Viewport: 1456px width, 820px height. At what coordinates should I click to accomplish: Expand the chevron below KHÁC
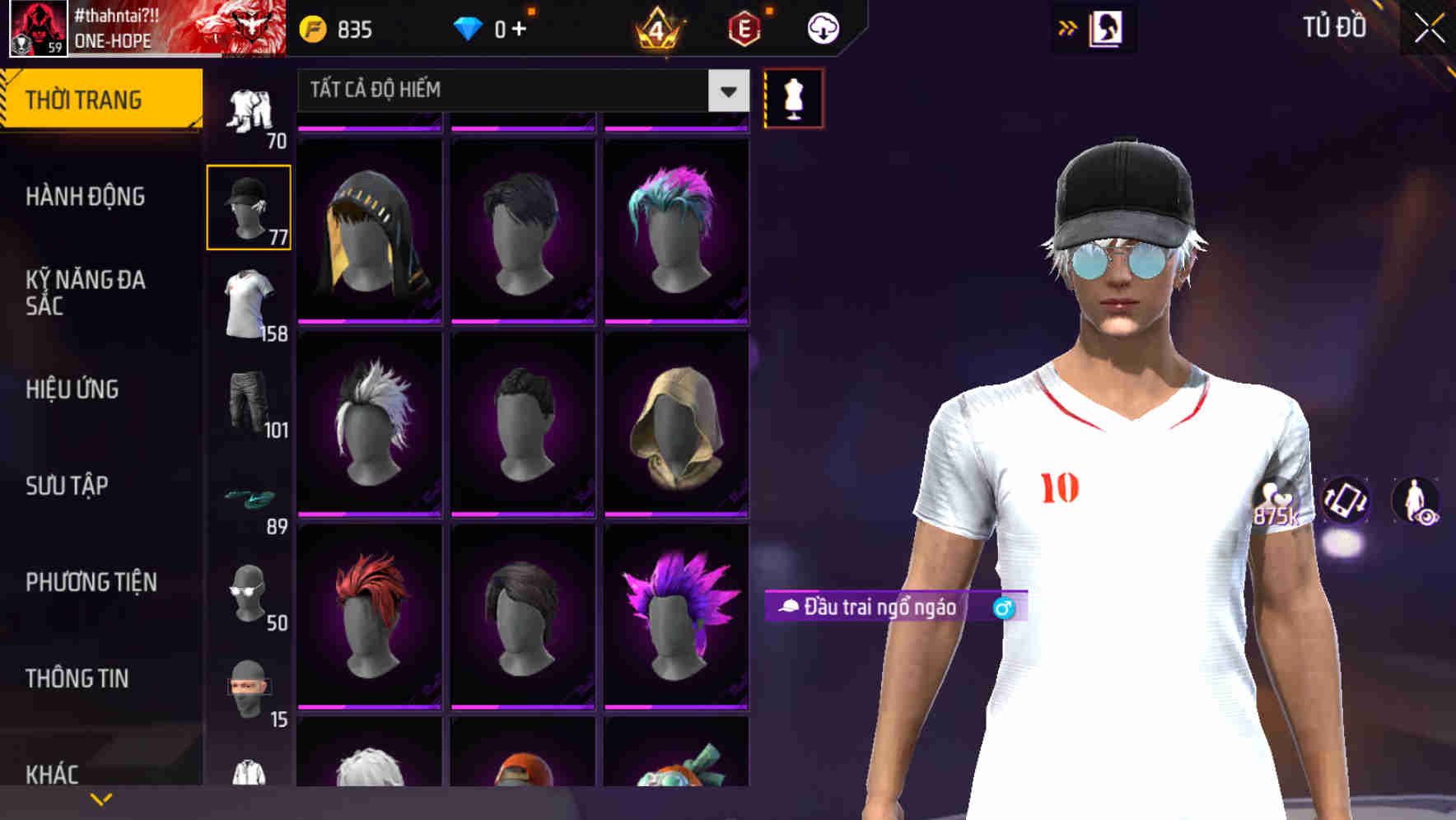pos(100,797)
